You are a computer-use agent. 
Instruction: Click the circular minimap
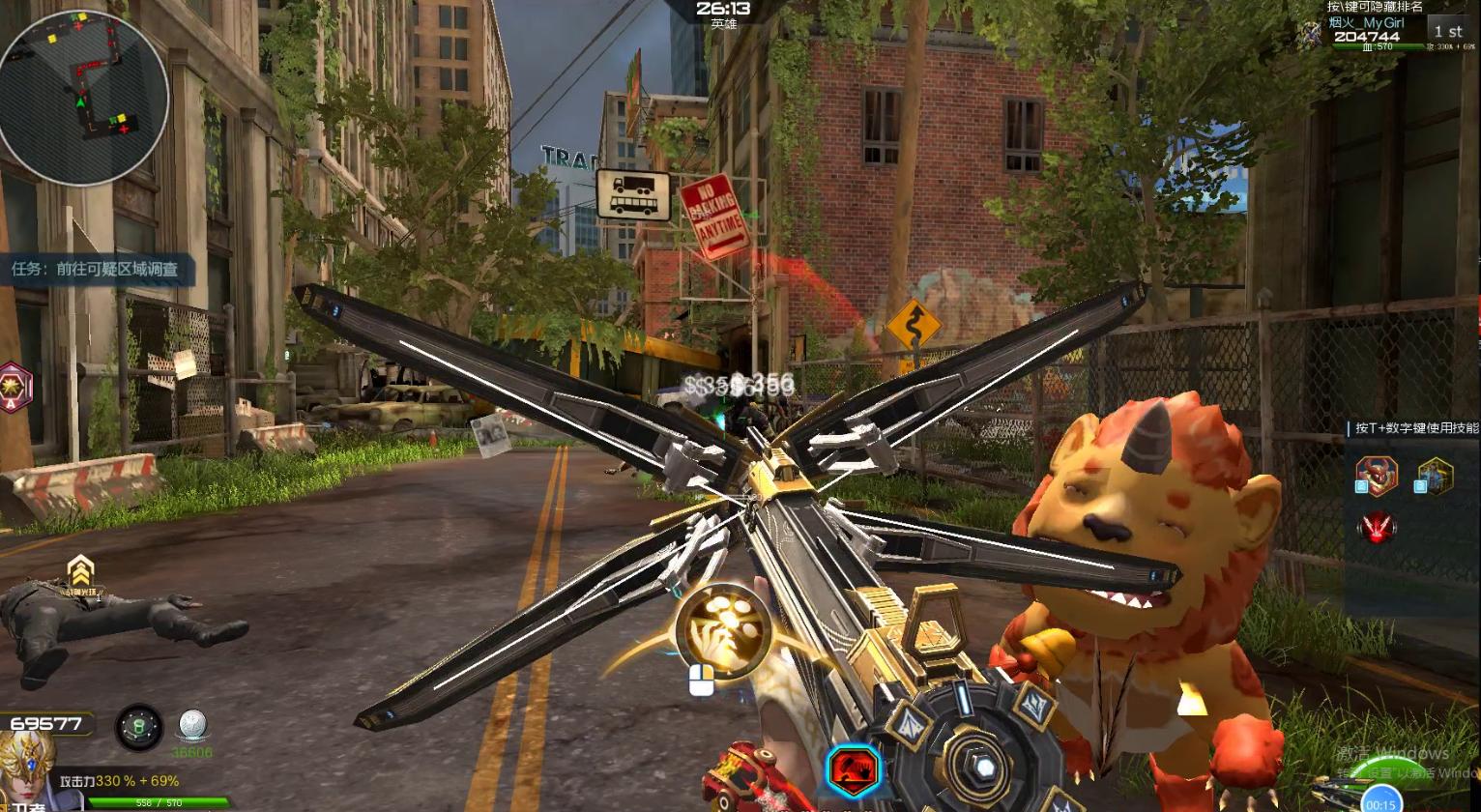point(83,97)
